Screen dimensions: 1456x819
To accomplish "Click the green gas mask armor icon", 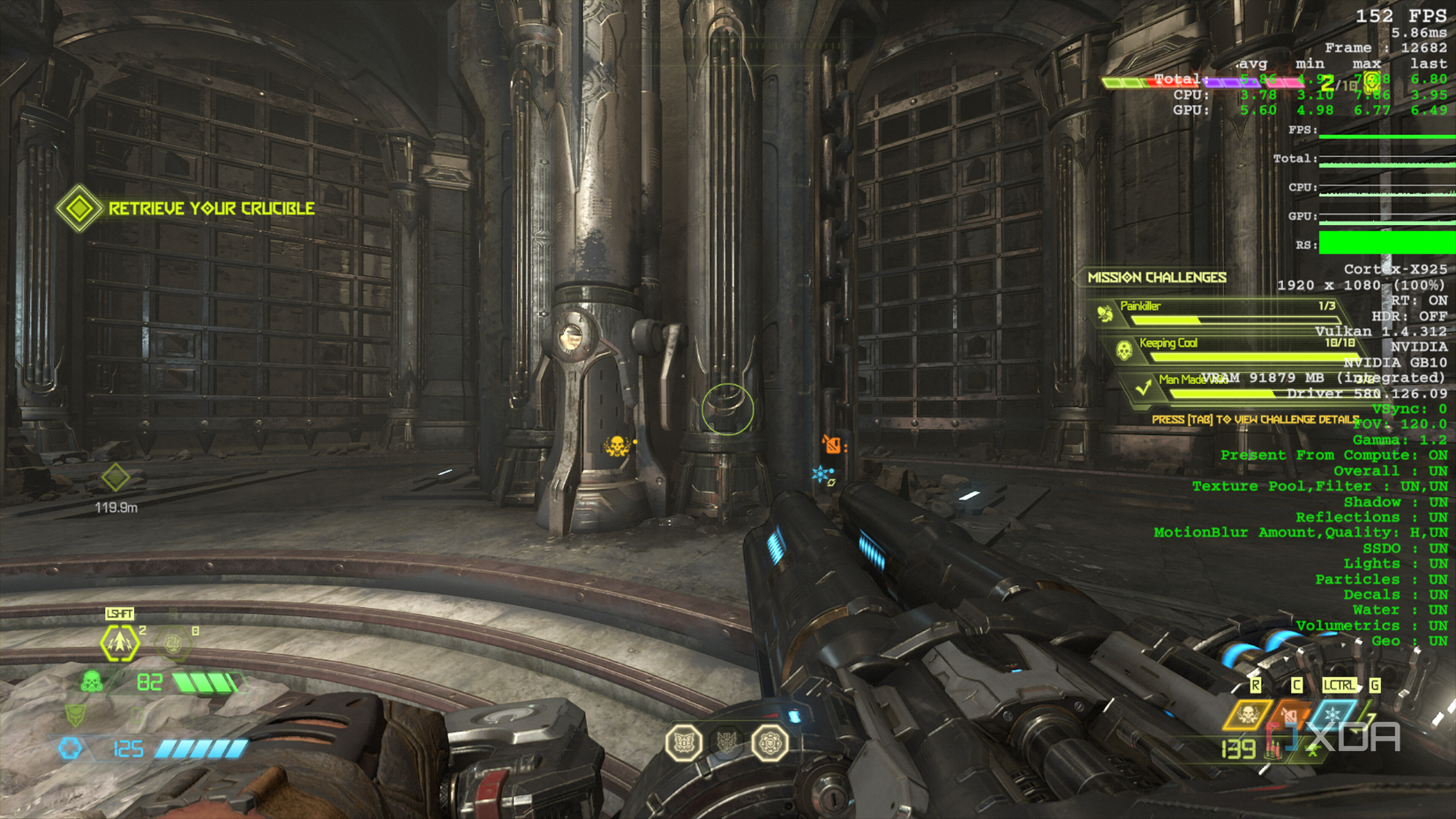I will (91, 680).
